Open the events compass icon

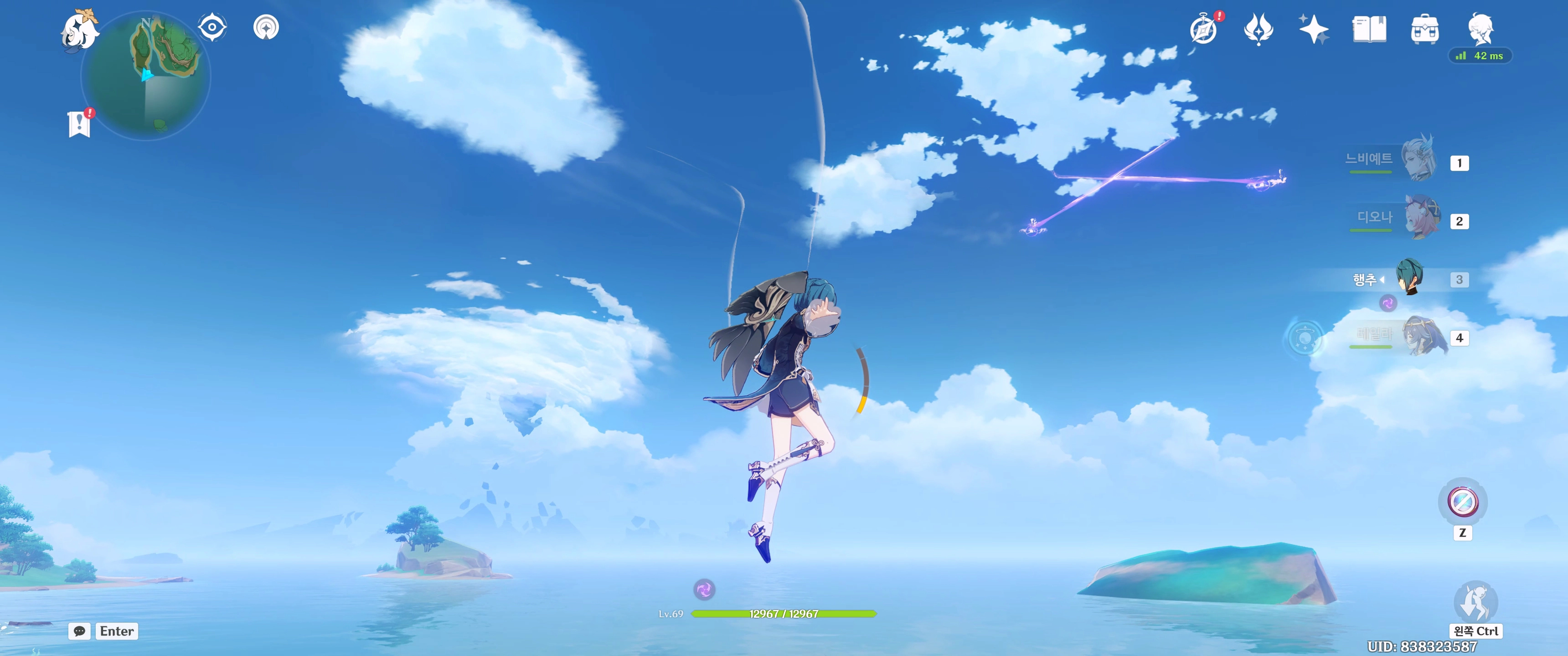point(1203,29)
